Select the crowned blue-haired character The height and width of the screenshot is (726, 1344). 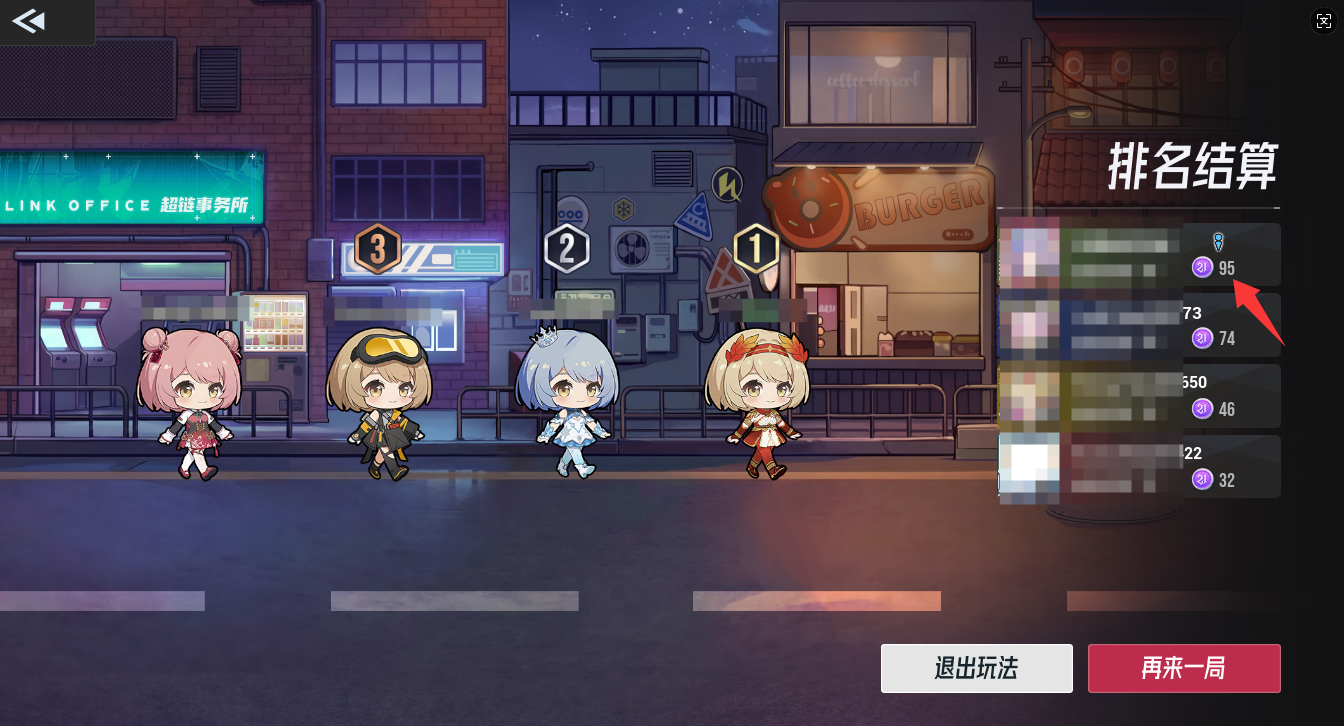571,395
